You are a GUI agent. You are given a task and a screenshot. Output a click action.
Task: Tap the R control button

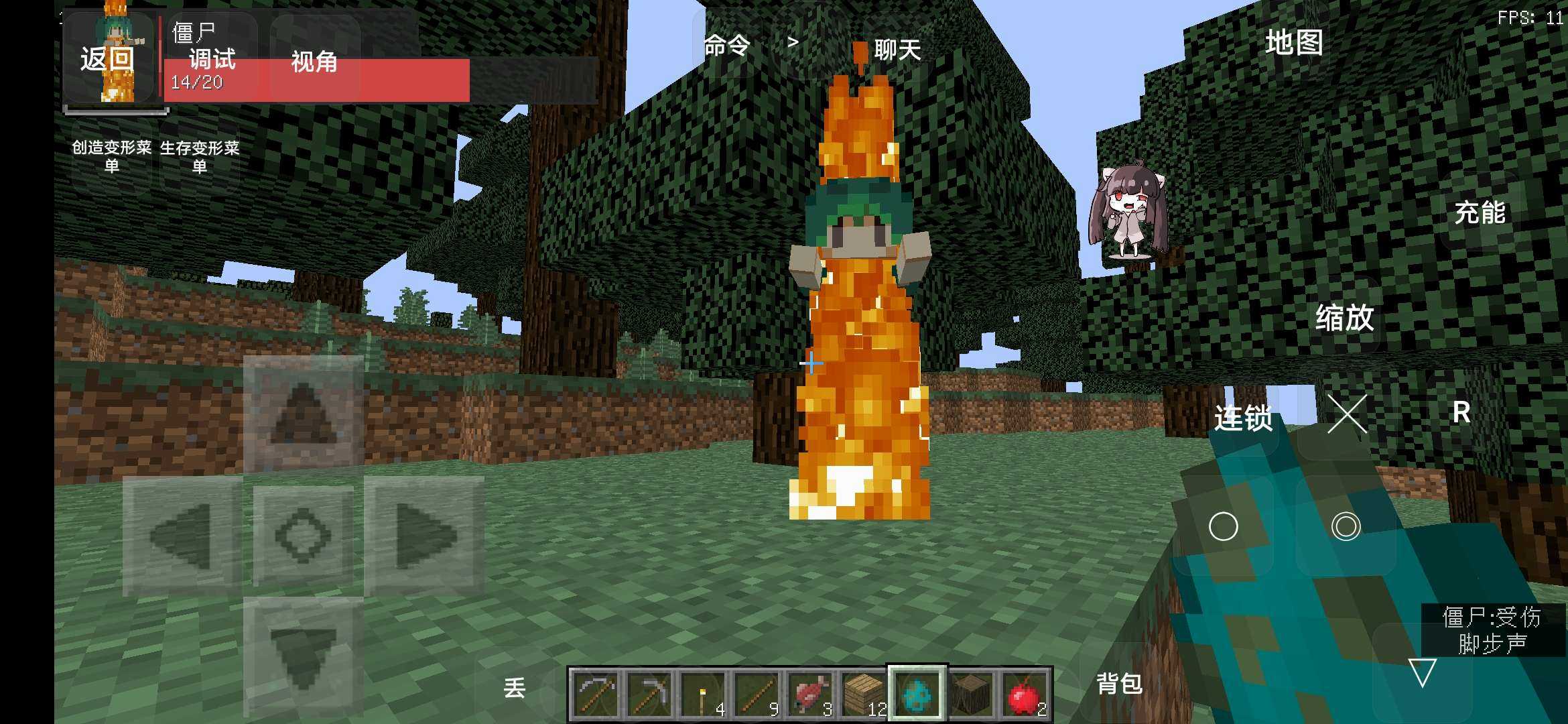pyautogui.click(x=1461, y=412)
